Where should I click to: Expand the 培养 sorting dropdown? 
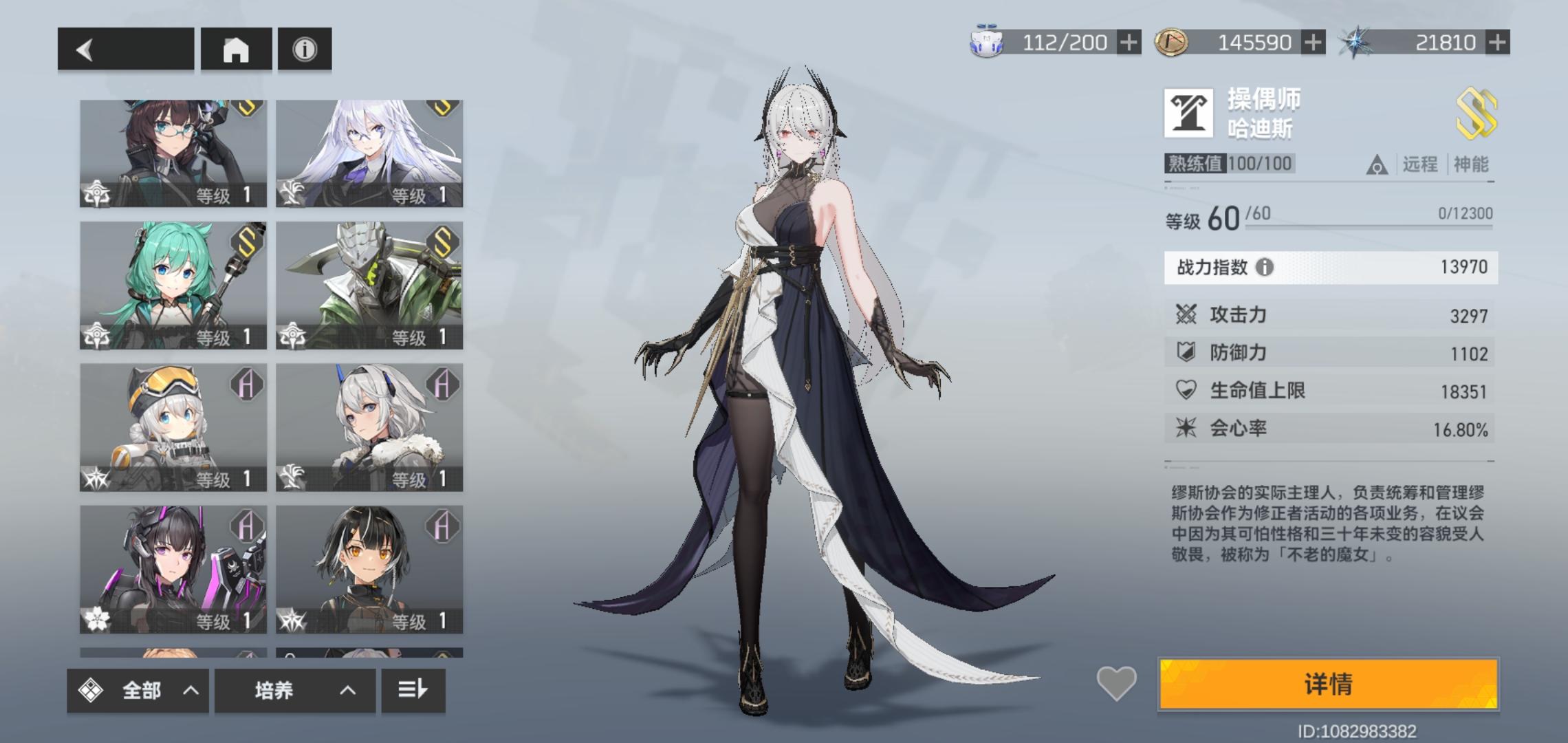[x=296, y=690]
